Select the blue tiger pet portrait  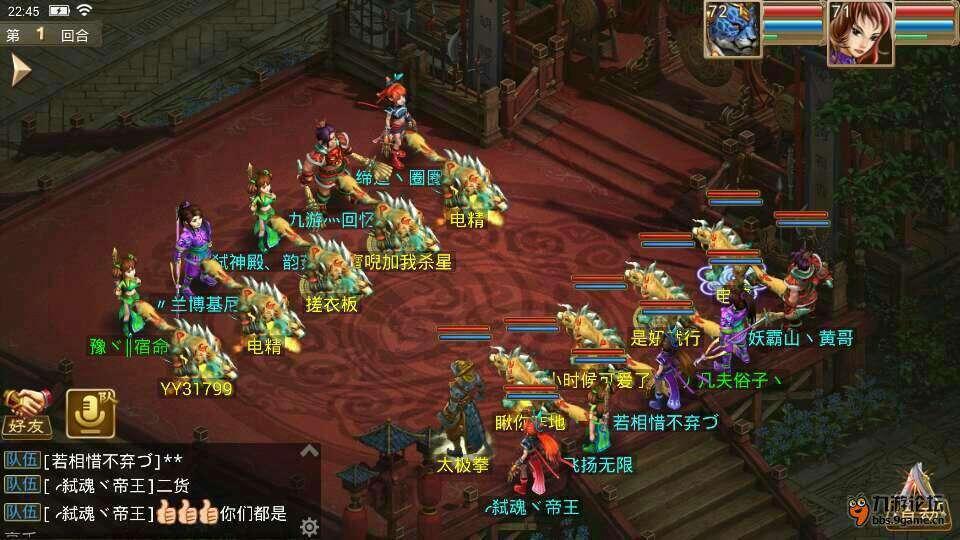pos(733,30)
